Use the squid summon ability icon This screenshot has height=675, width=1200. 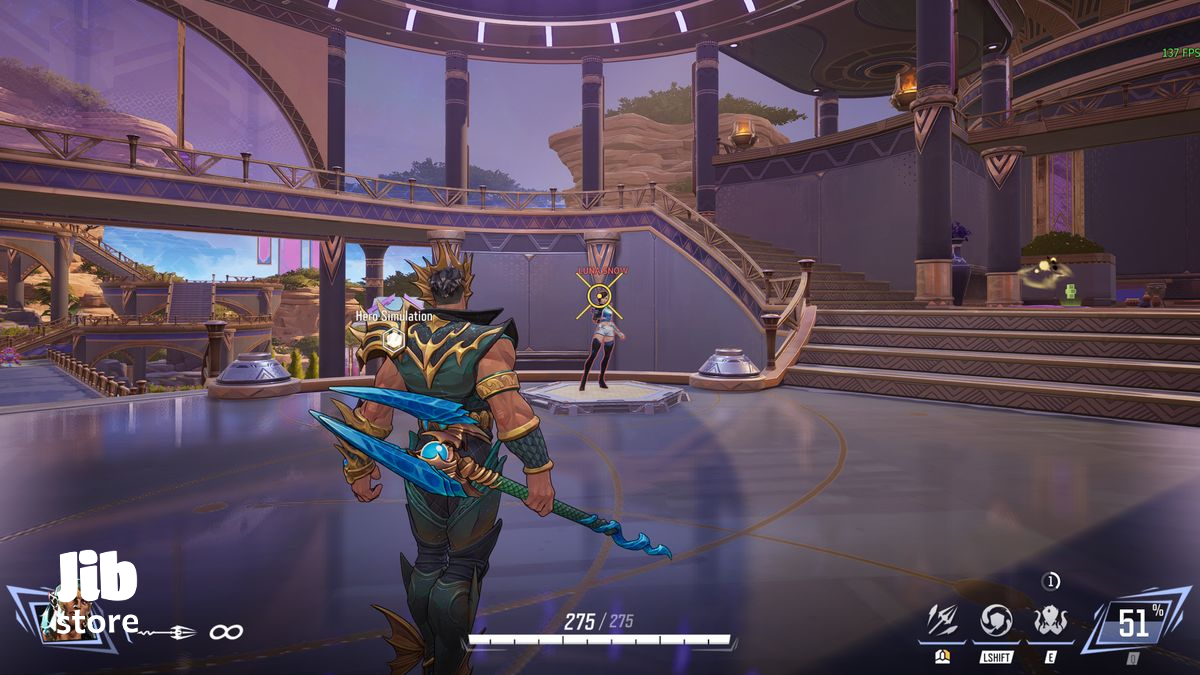[1050, 621]
